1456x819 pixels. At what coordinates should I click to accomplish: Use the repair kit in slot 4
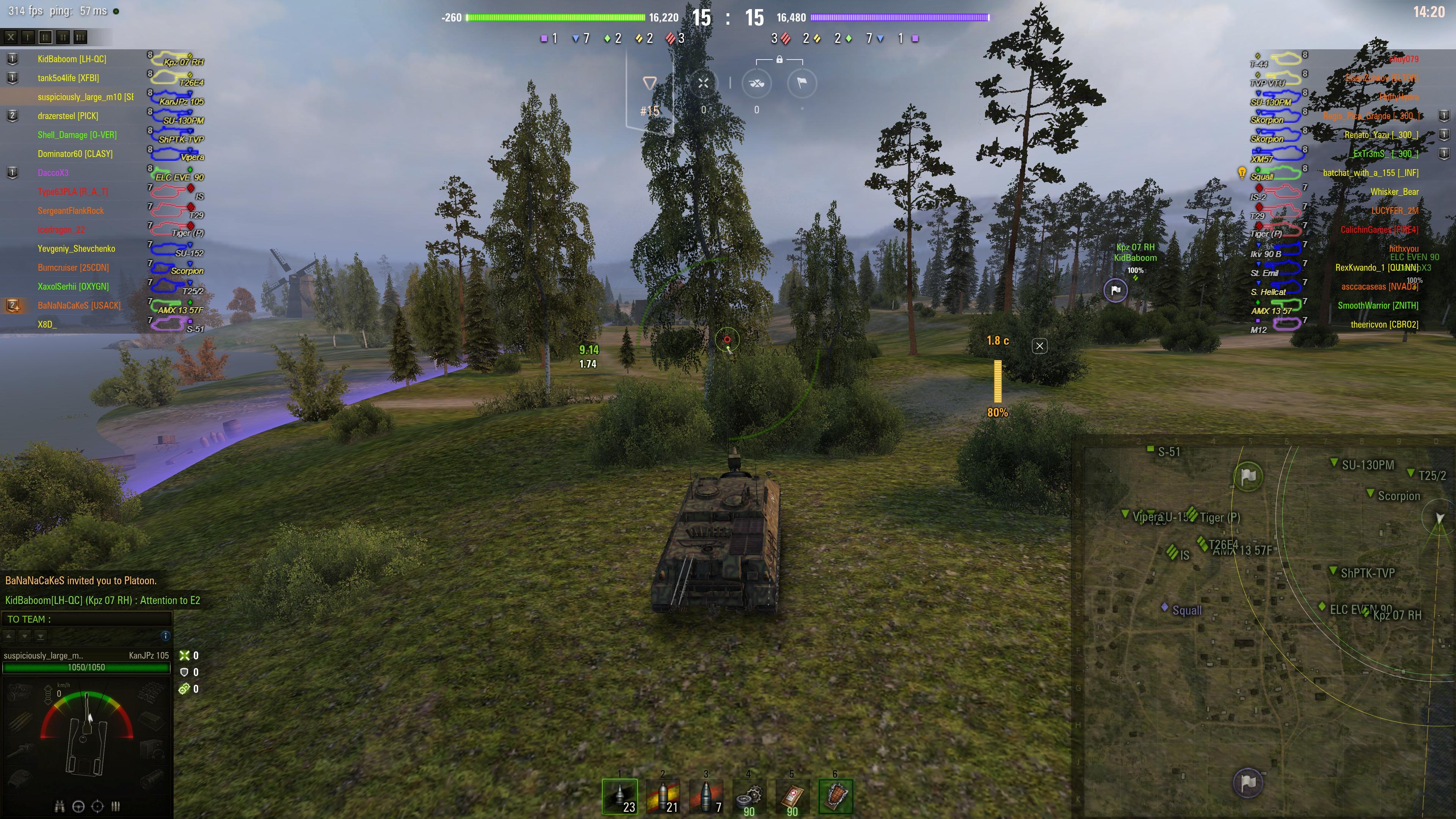coord(750,796)
